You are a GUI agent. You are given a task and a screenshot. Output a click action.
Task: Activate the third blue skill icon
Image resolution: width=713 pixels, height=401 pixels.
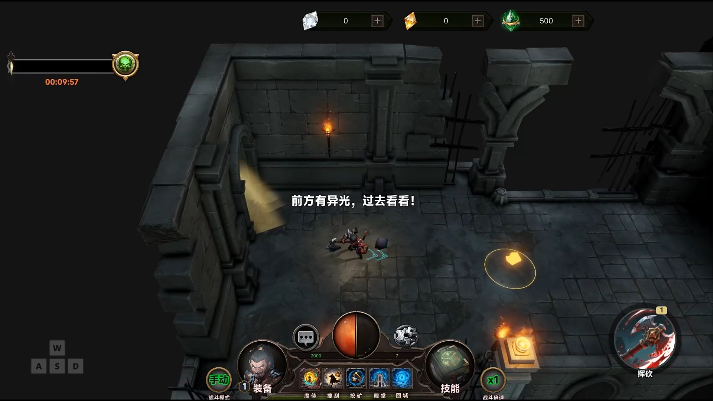point(356,378)
